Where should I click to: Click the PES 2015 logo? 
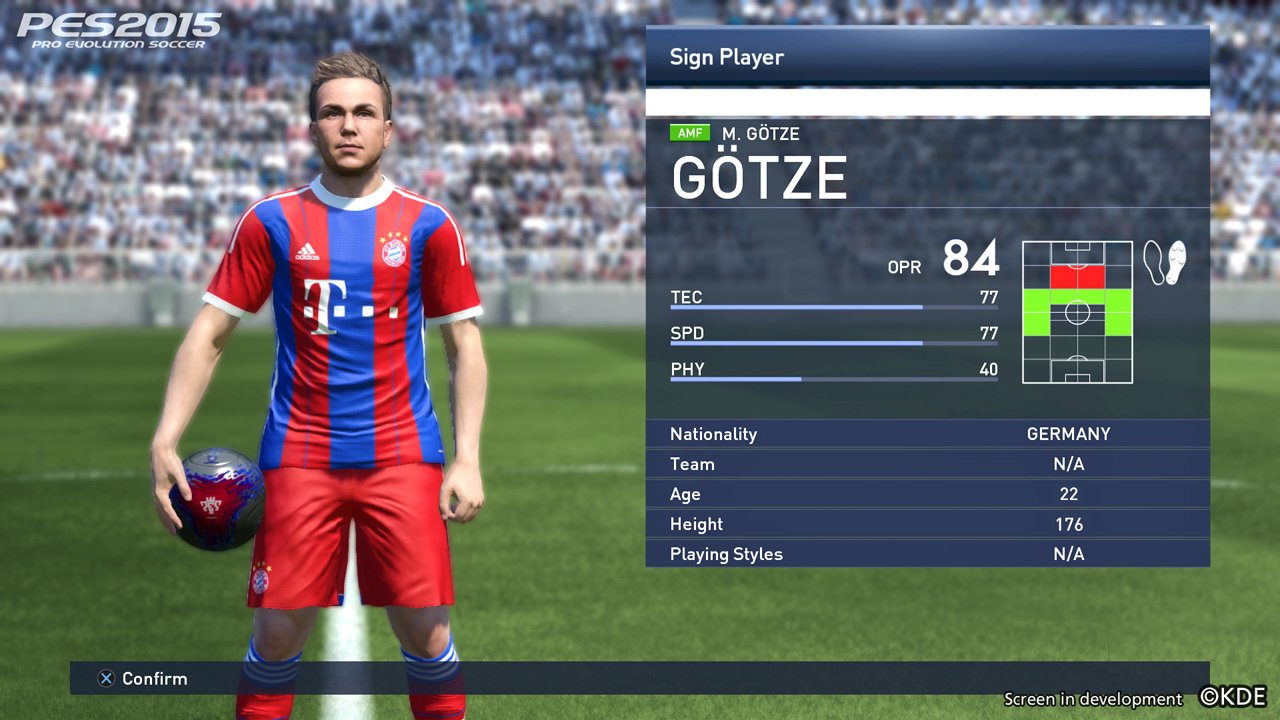pyautogui.click(x=110, y=30)
